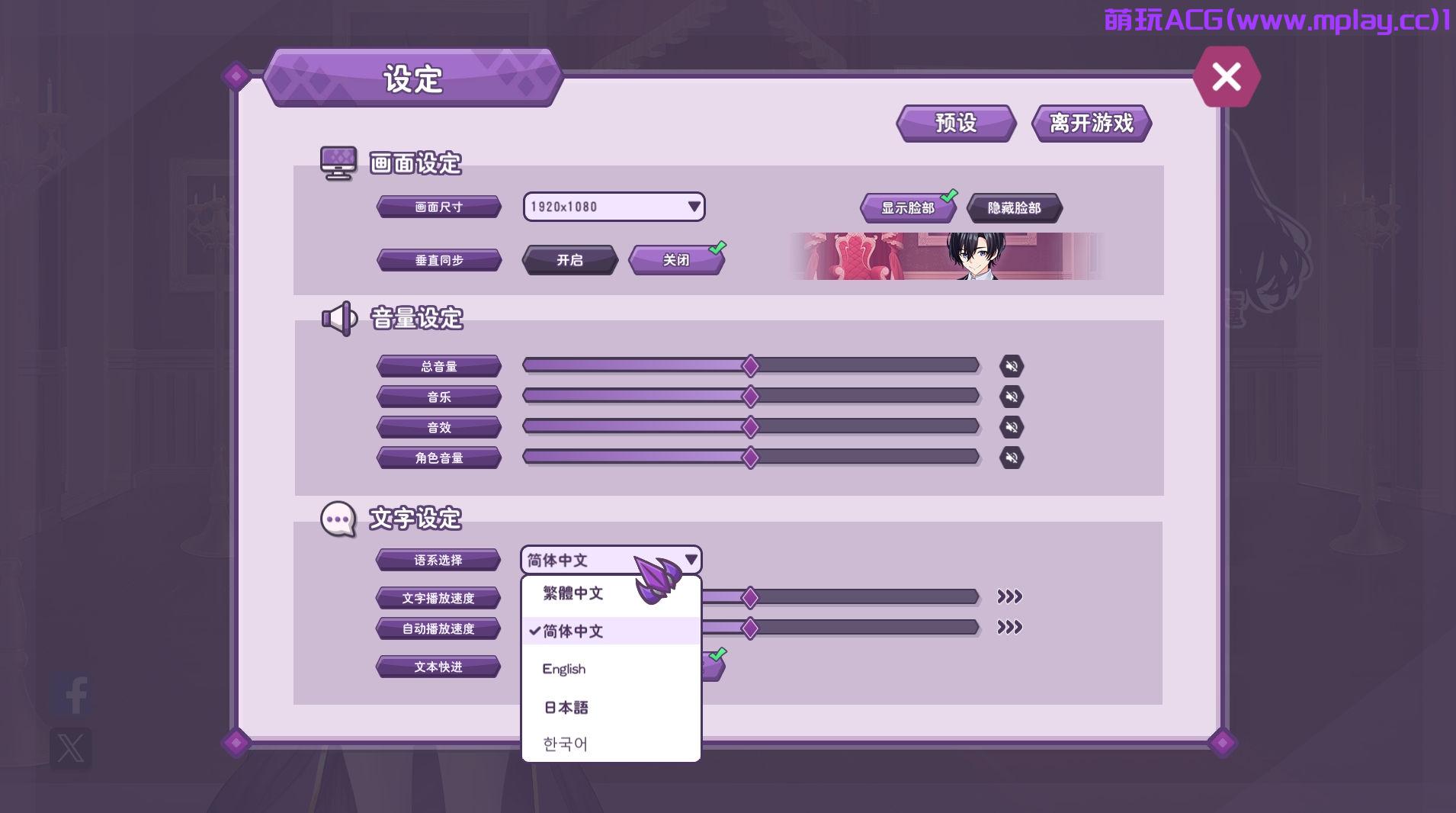Turn on 垂直同步 by clicking 开启
Viewport: 1456px width, 813px height.
click(x=569, y=260)
